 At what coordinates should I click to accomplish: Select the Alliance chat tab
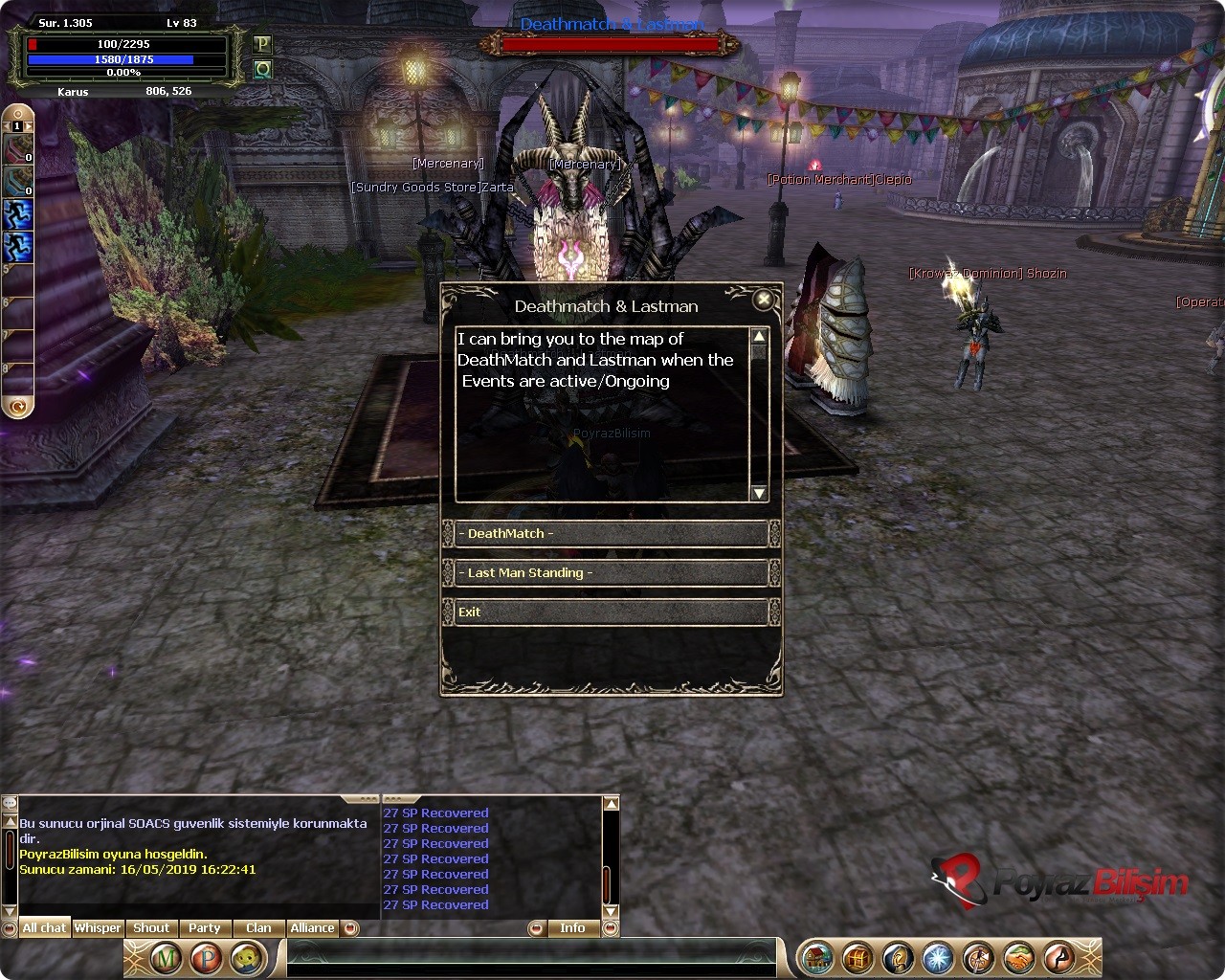pyautogui.click(x=313, y=928)
